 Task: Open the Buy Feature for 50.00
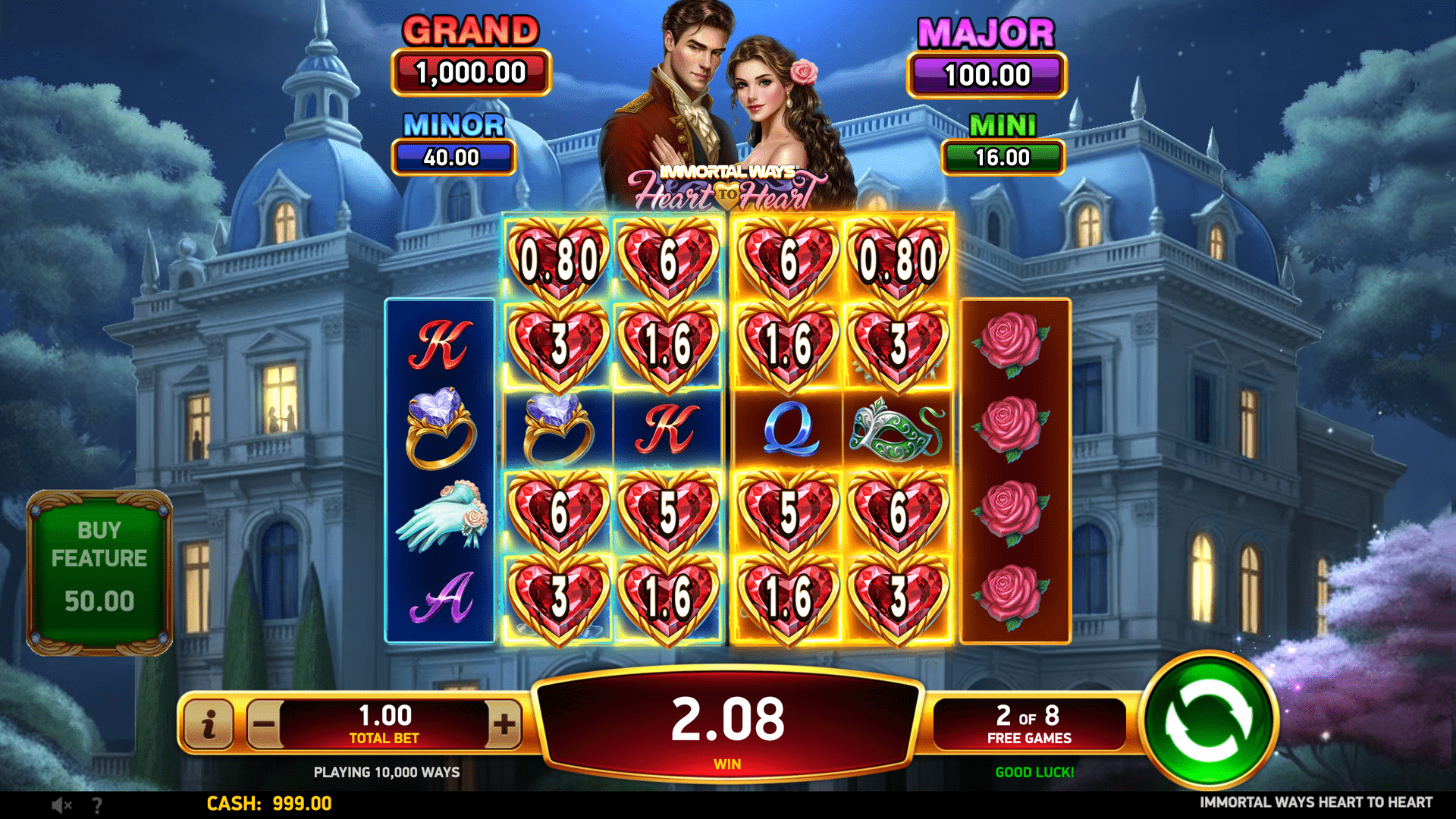(99, 573)
